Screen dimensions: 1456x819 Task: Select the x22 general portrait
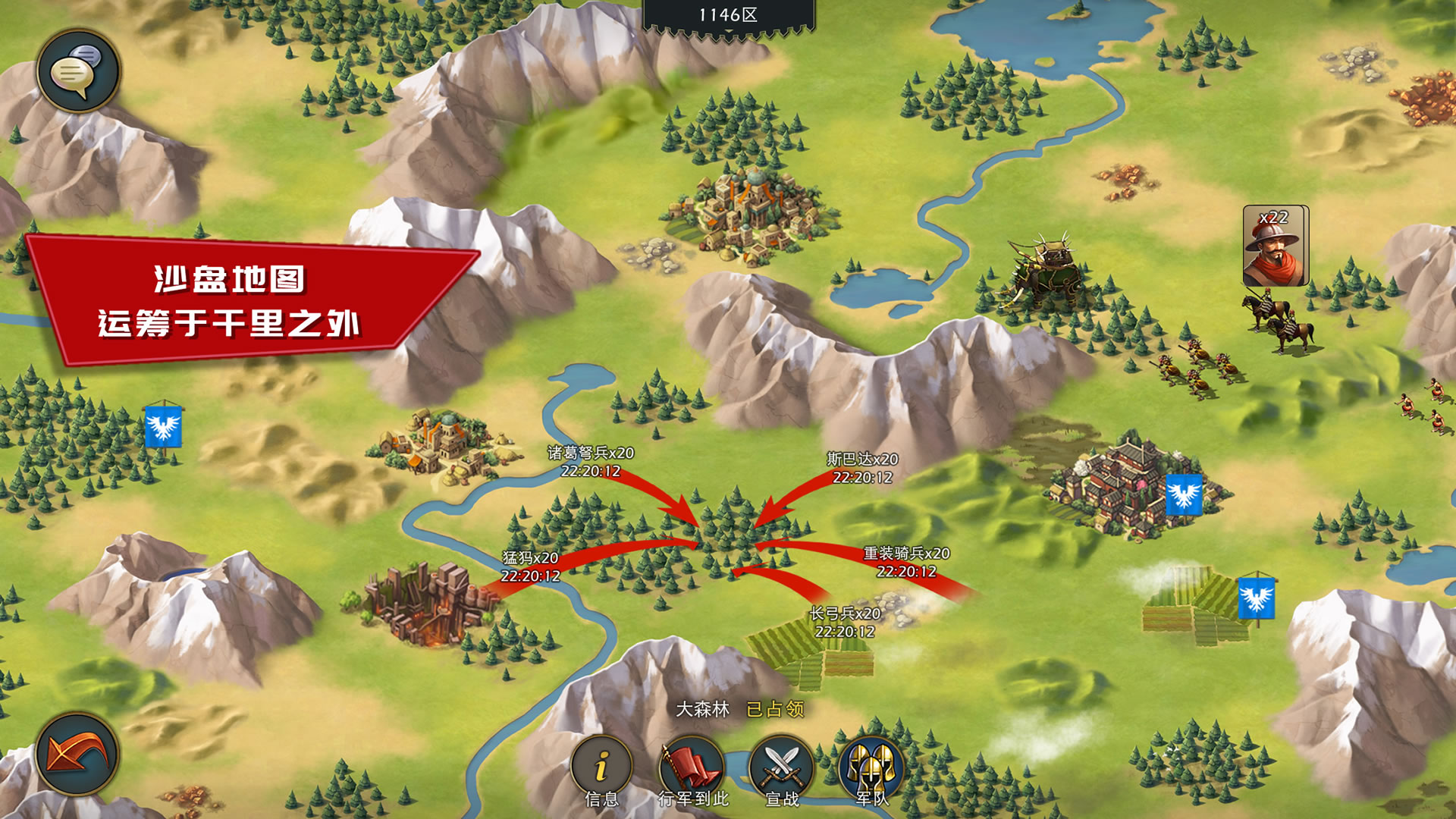(x=1276, y=246)
